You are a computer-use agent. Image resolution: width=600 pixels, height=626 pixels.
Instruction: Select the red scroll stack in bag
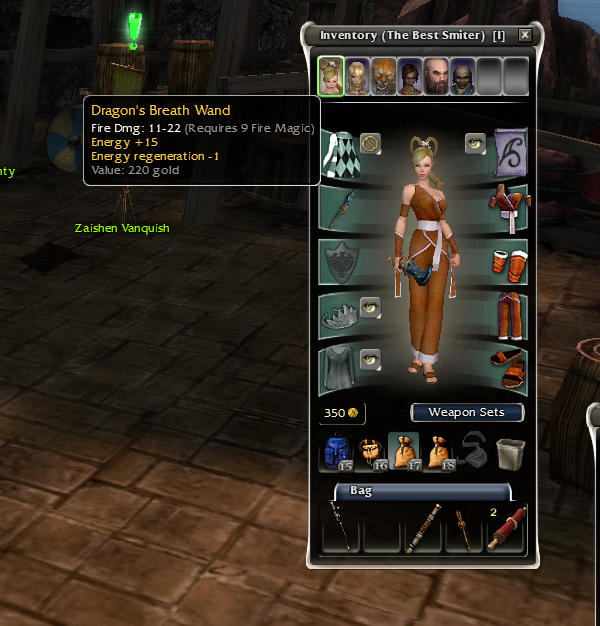click(x=505, y=529)
